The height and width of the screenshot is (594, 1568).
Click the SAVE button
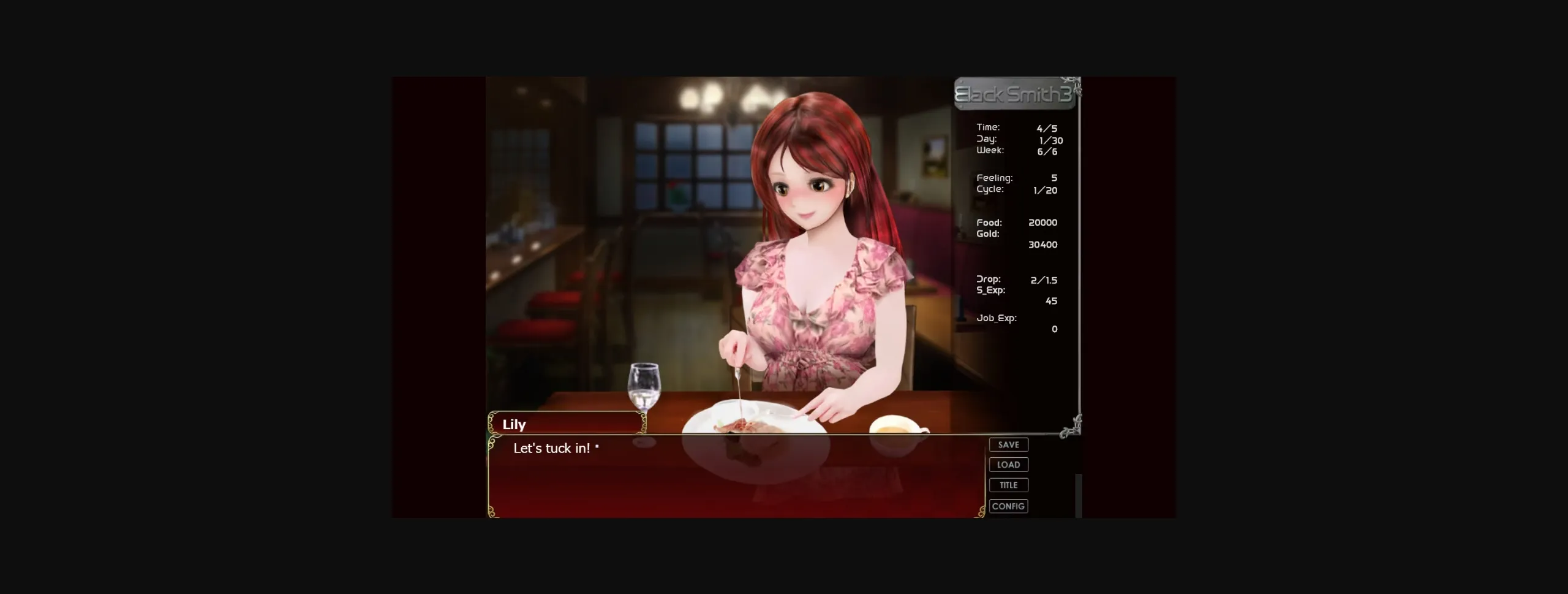[x=1008, y=444]
